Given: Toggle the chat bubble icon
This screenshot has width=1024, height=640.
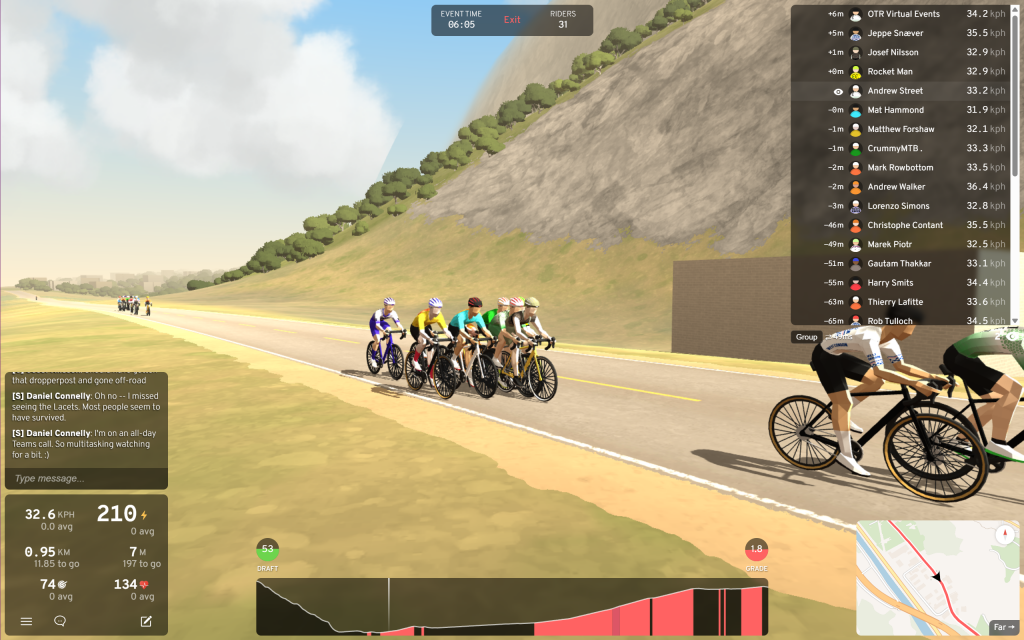Looking at the screenshot, I should tap(60, 621).
